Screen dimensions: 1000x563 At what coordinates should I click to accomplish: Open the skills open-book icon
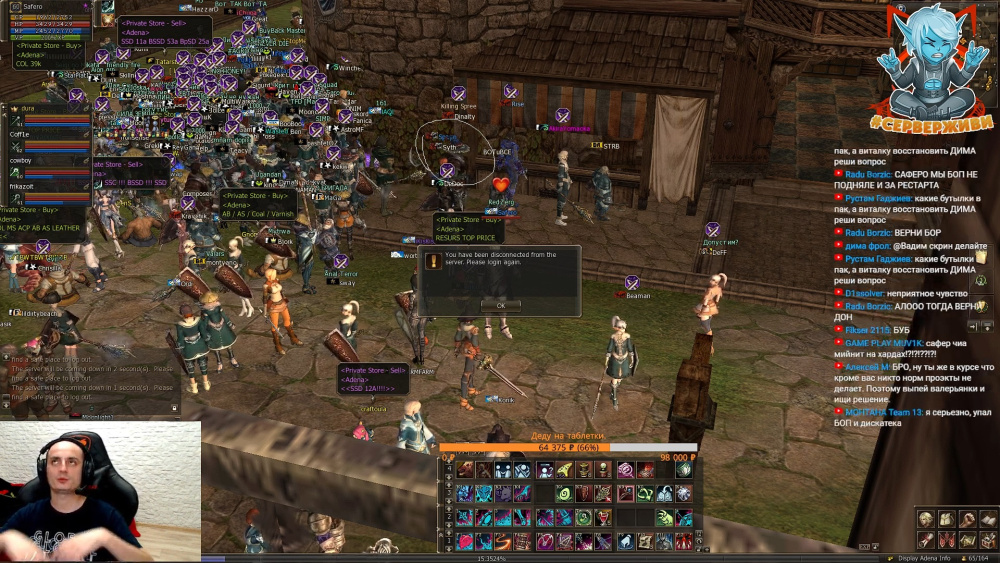988,519
